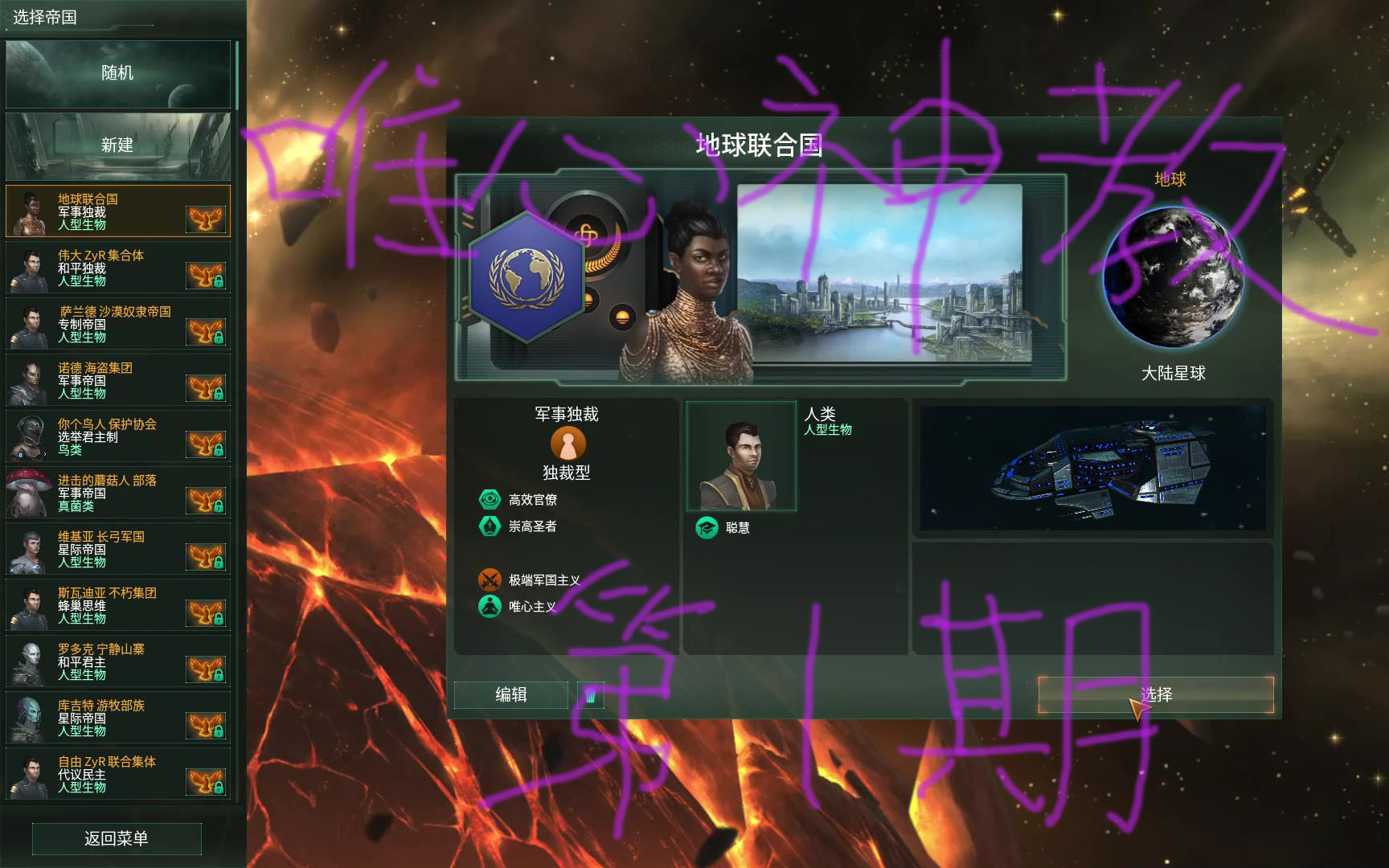Click the starship preview image
The image size is (1389, 868).
click(x=1093, y=466)
